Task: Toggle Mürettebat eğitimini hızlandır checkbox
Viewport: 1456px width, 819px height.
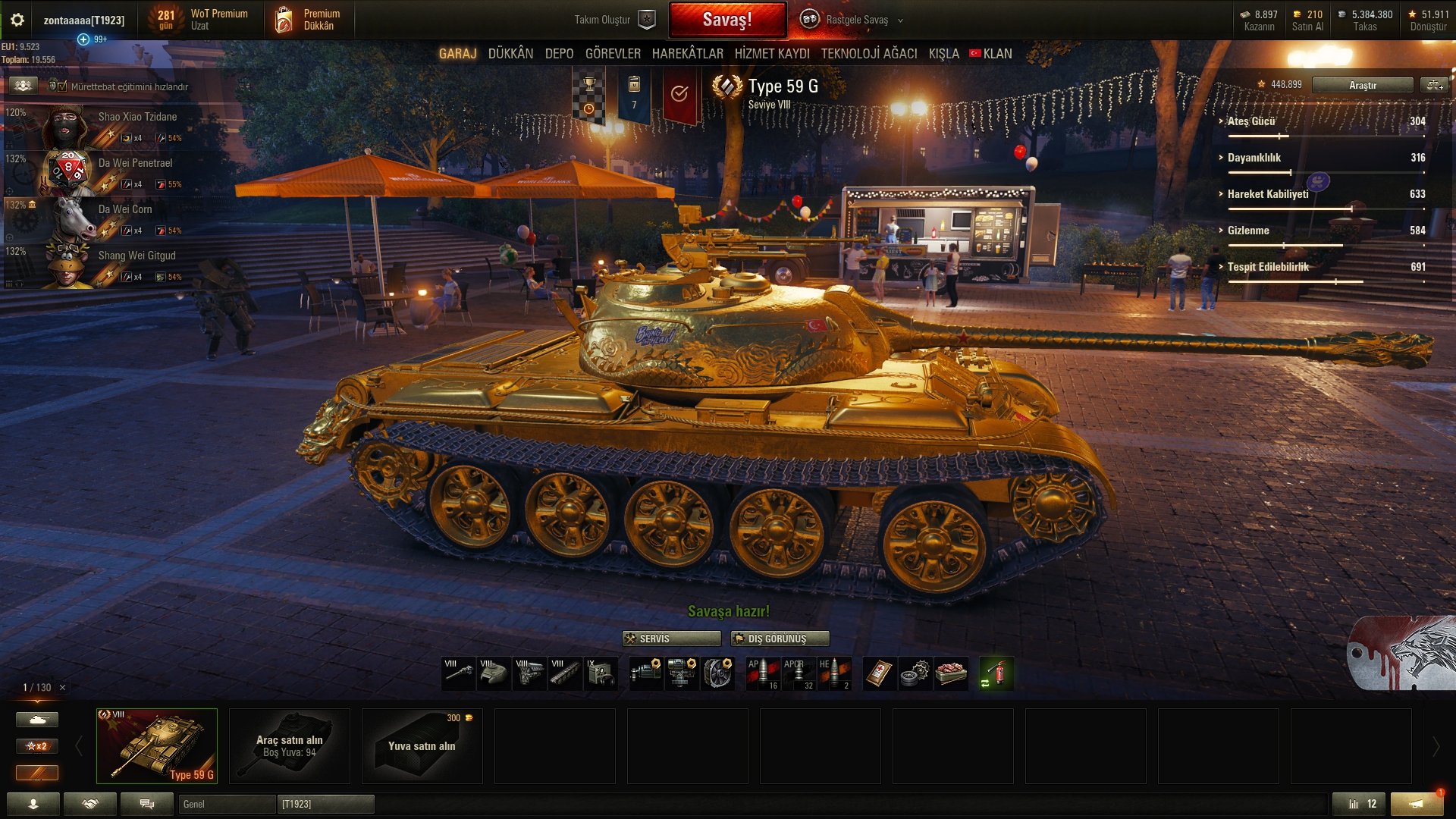Action: click(62, 86)
